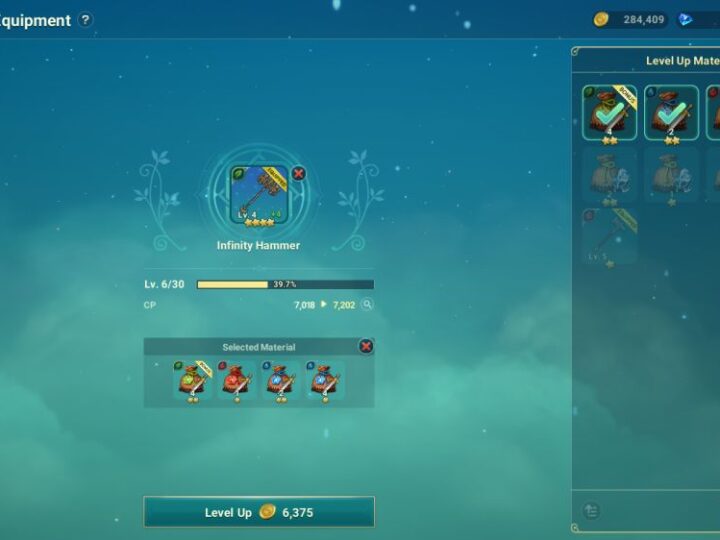Open the Equipment help question mark
The height and width of the screenshot is (540, 720).
coord(86,20)
